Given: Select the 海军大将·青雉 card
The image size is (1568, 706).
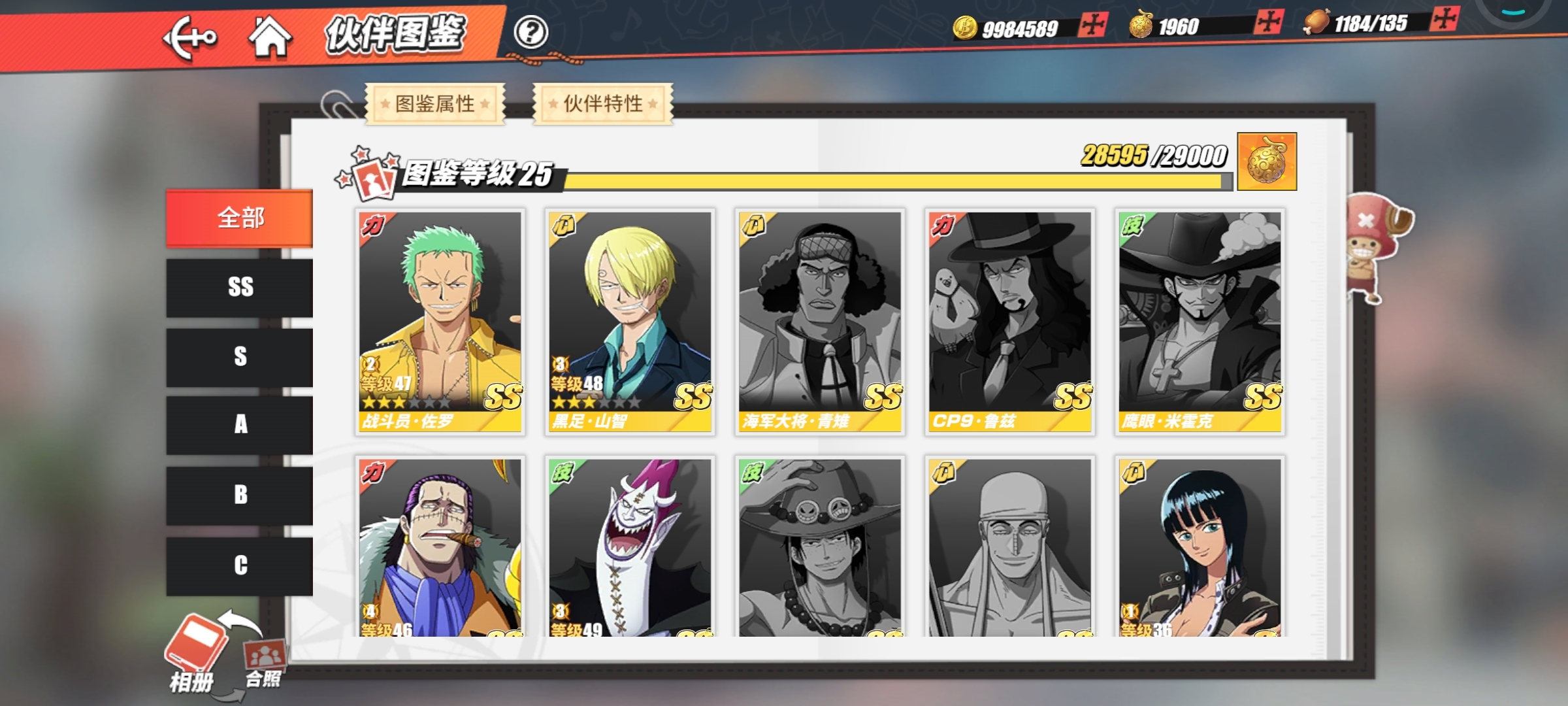Looking at the screenshot, I should 819,322.
